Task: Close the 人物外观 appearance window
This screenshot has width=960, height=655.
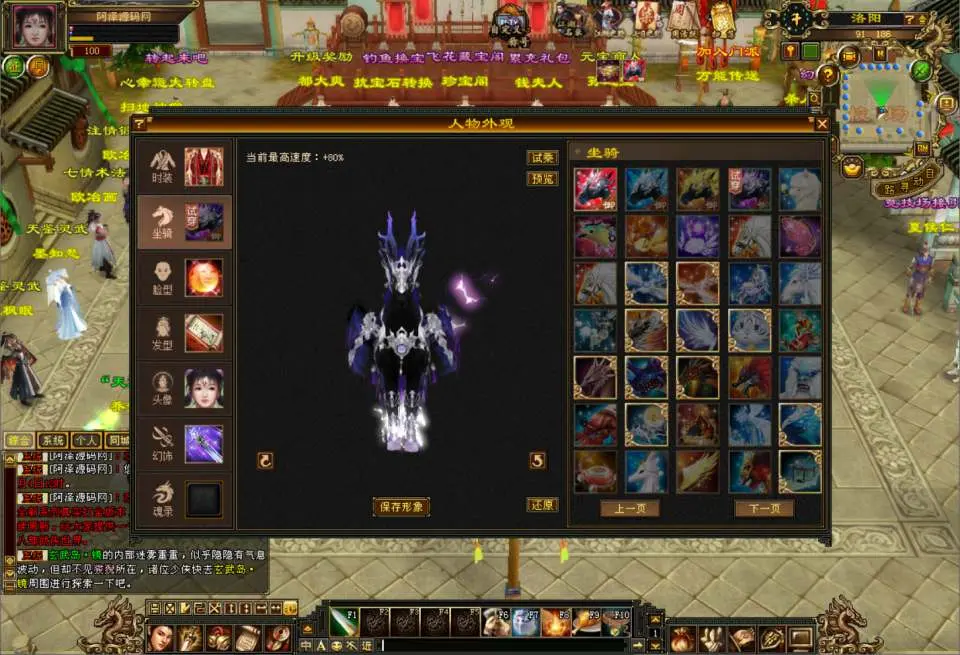Action: [x=822, y=124]
